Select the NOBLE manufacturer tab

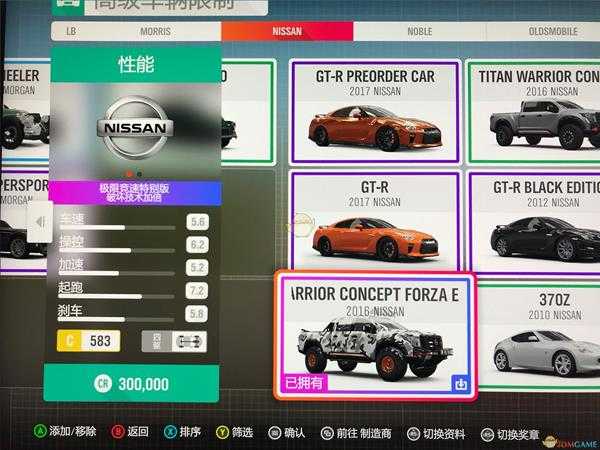pyautogui.click(x=419, y=31)
